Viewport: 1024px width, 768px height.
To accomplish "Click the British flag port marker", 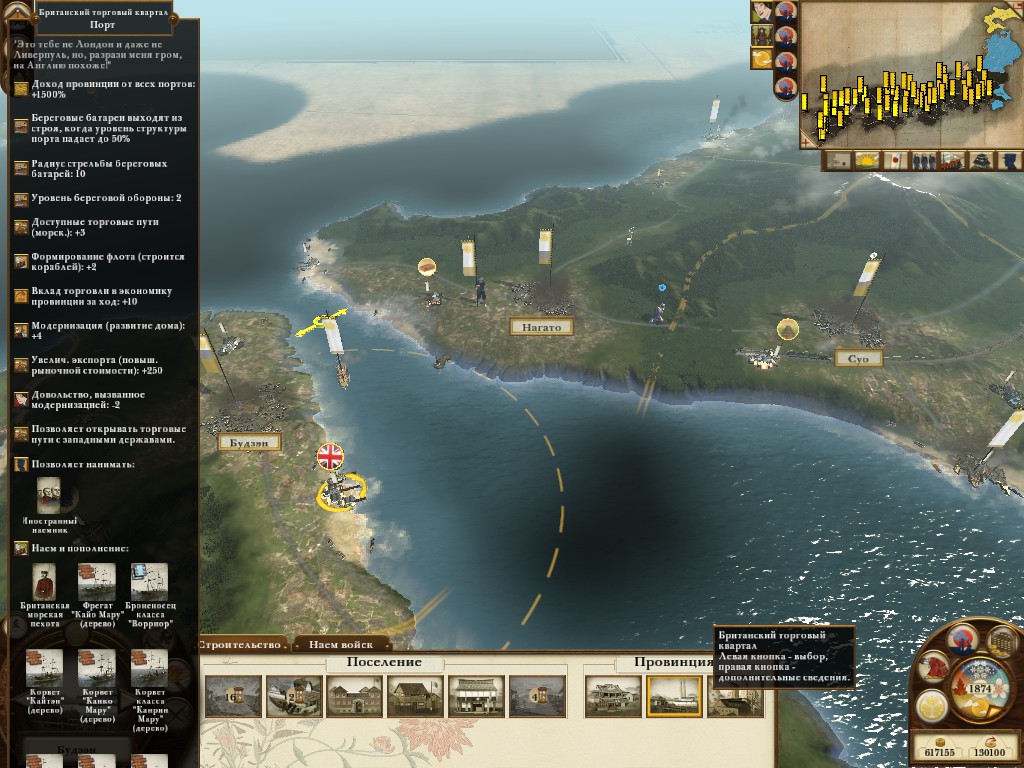I will click(x=330, y=457).
